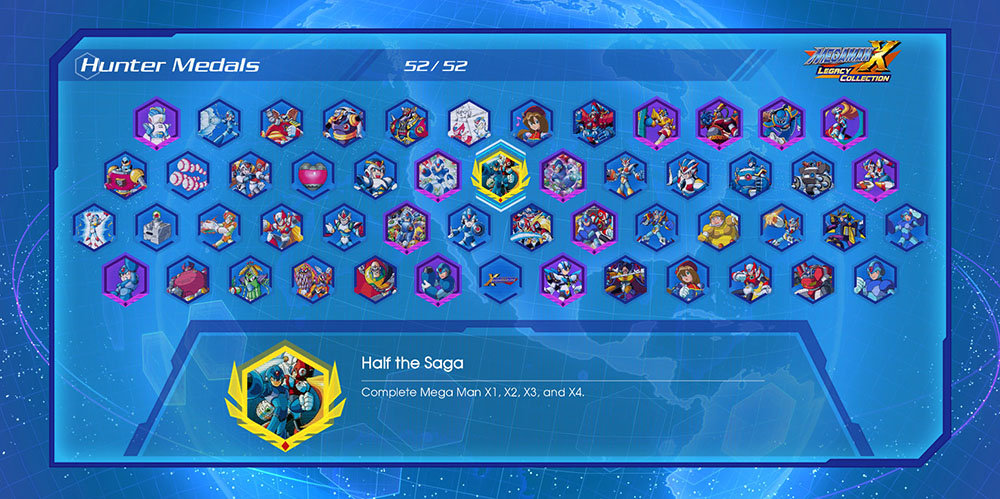Select the grey computer machine medal
This screenshot has width=1000, height=499.
point(156,226)
